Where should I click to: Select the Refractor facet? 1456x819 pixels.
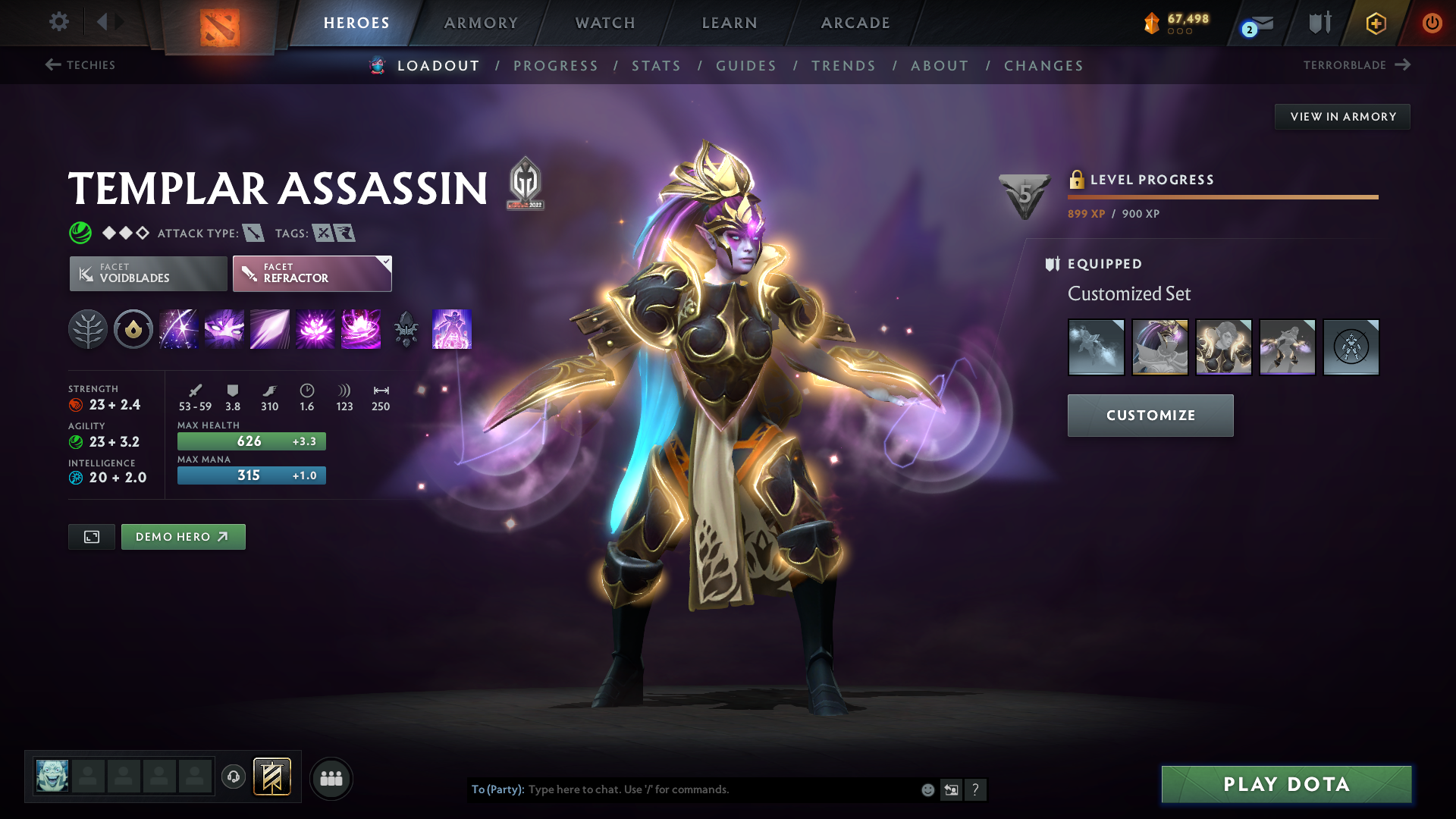(312, 273)
